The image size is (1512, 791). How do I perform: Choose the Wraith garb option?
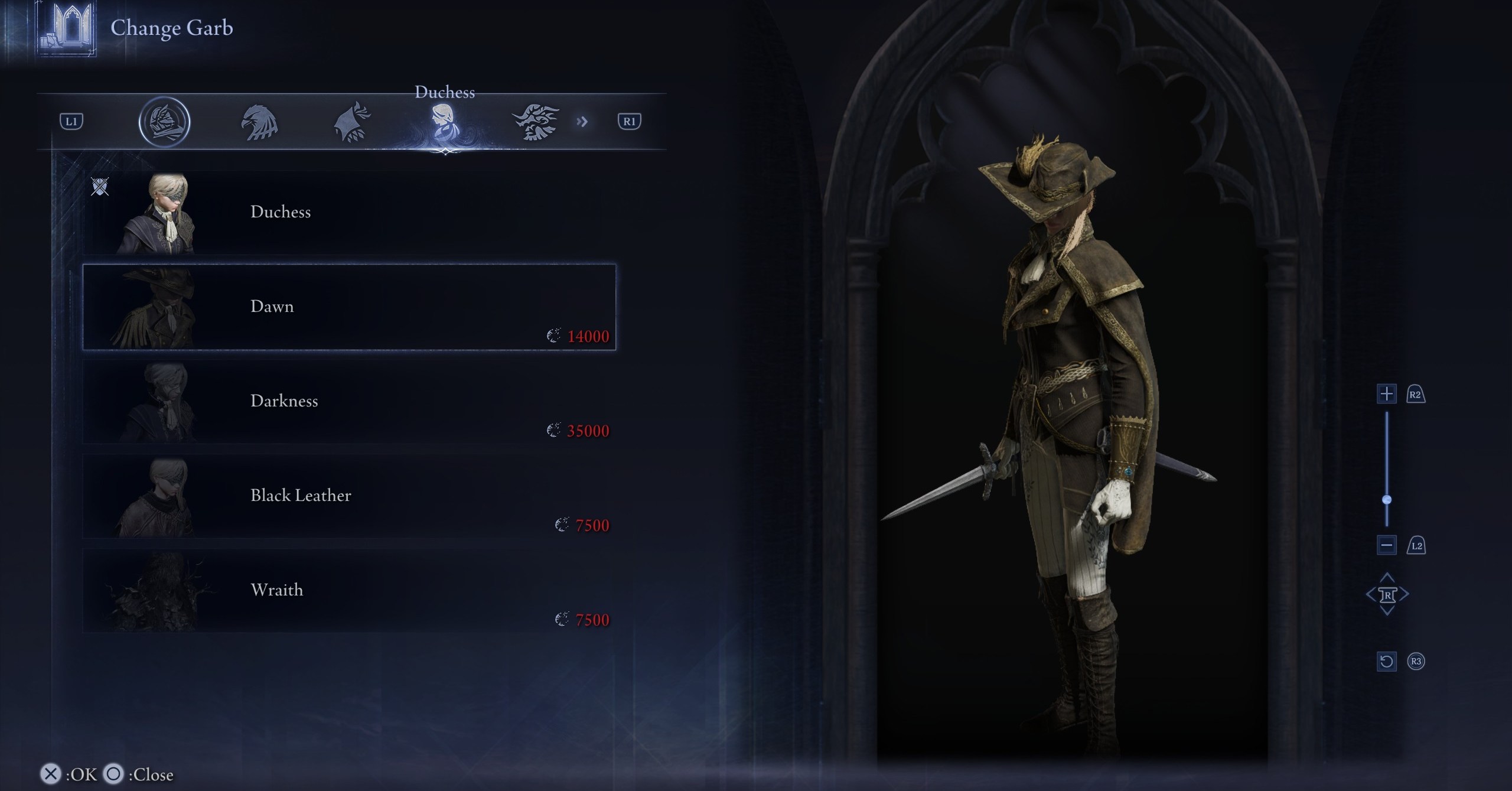click(x=348, y=591)
